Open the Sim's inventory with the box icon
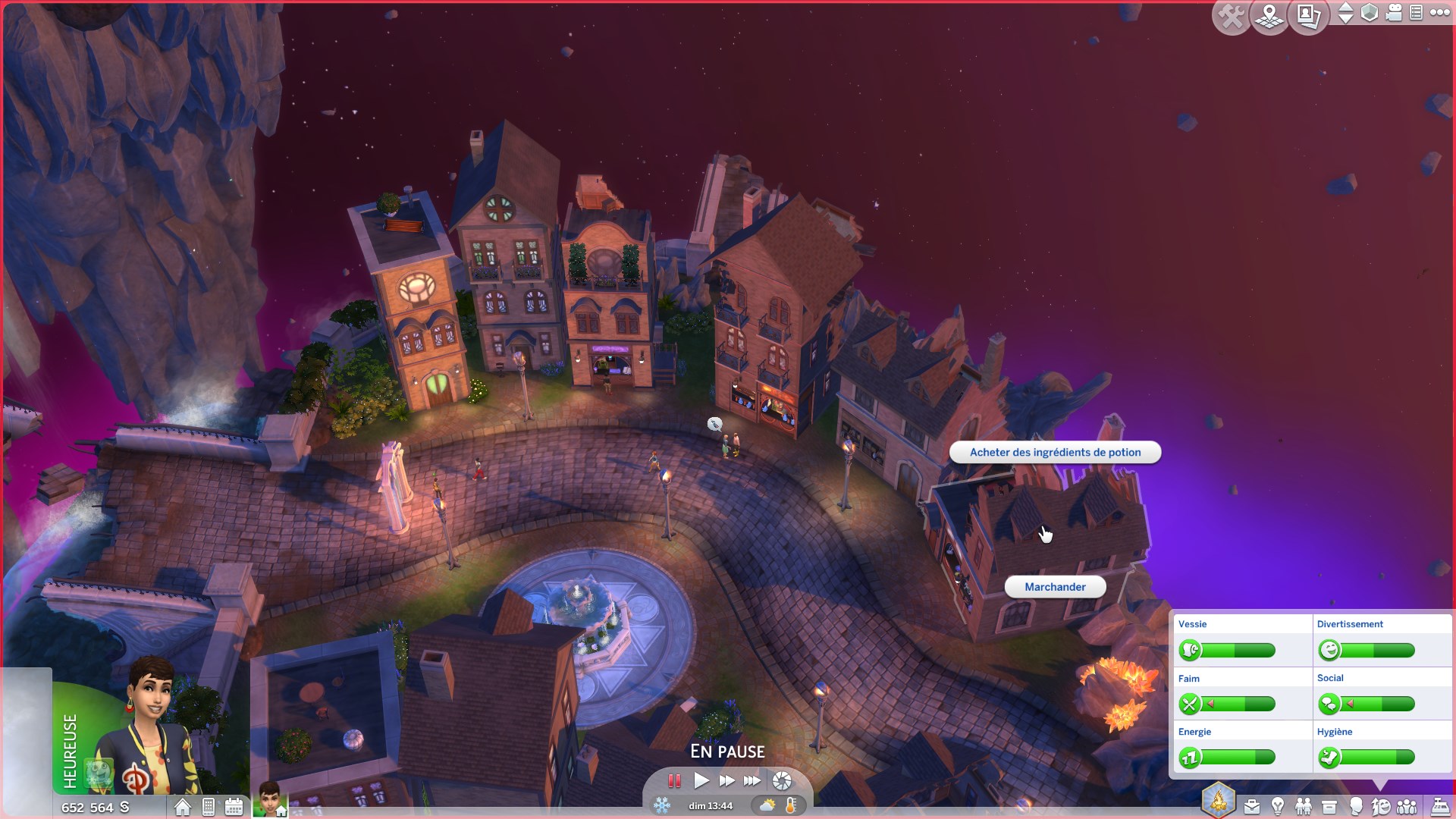This screenshot has height=819, width=1456. tap(1329, 806)
